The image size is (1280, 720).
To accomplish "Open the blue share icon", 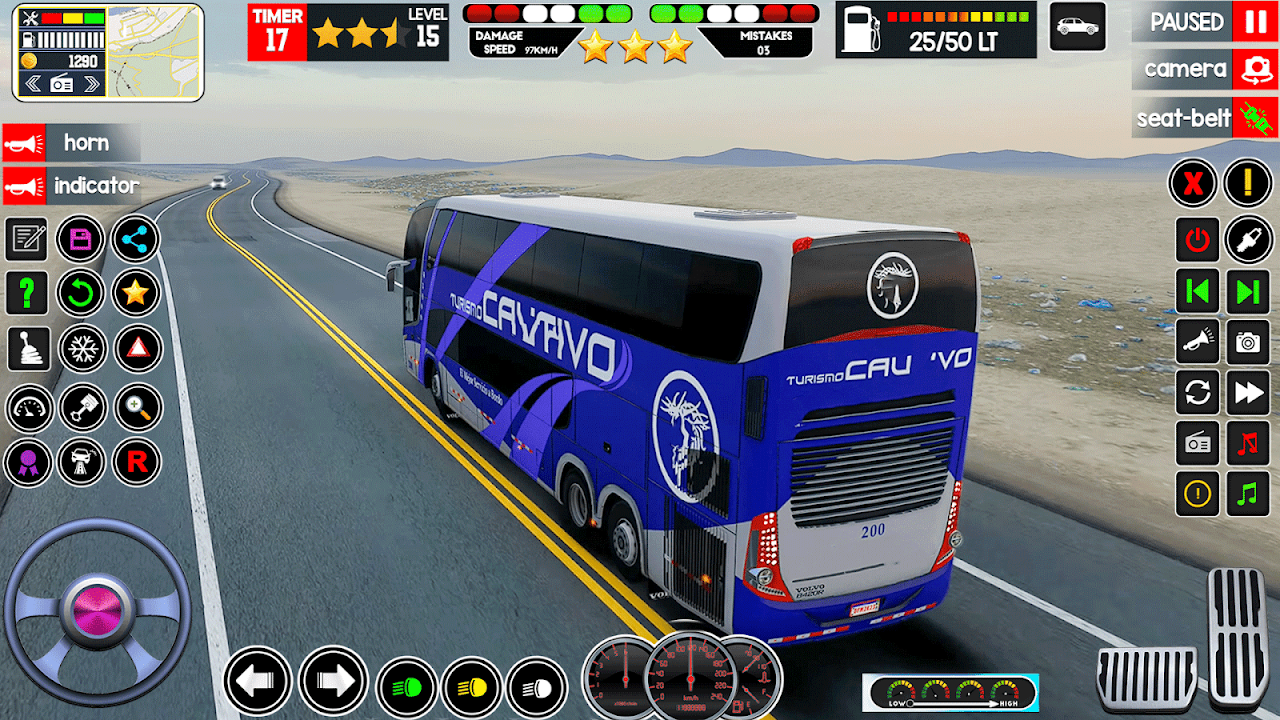I will pos(136,239).
